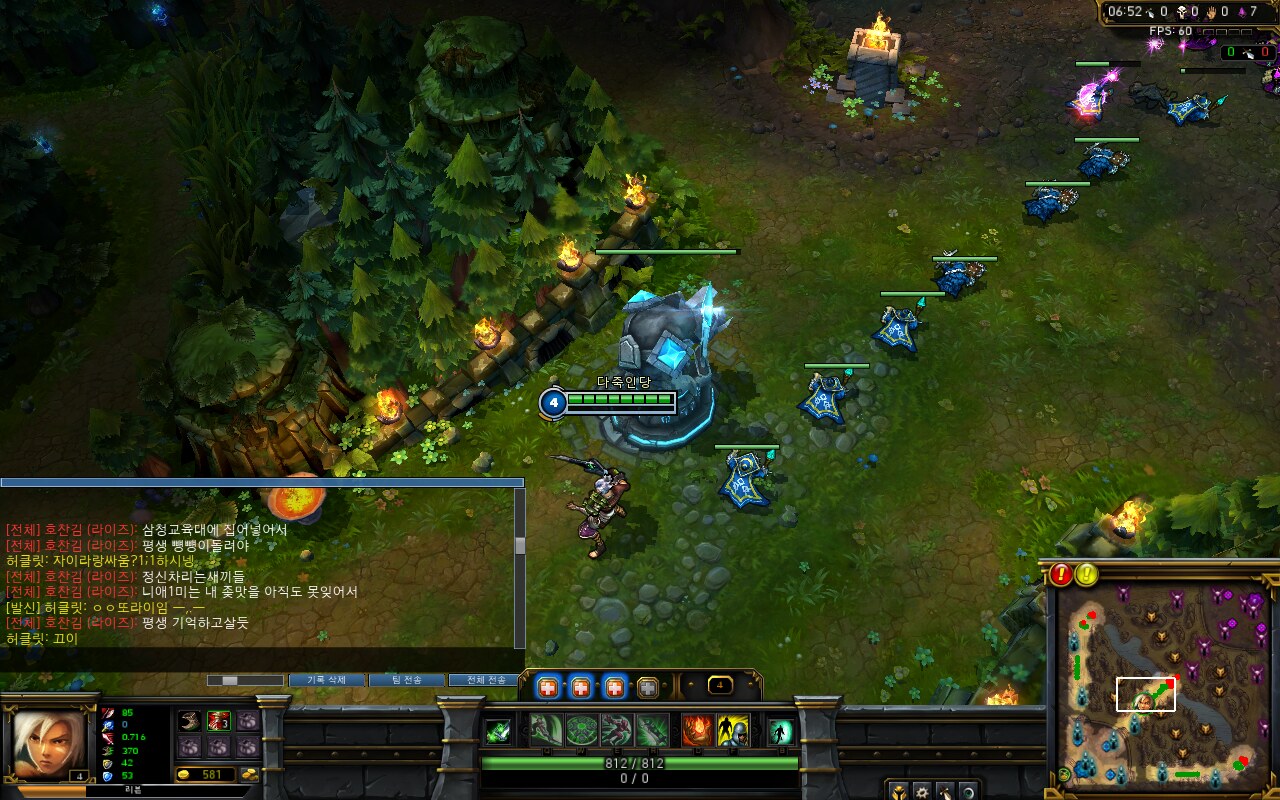Click the 기록 삭제 chat button

pos(326,680)
